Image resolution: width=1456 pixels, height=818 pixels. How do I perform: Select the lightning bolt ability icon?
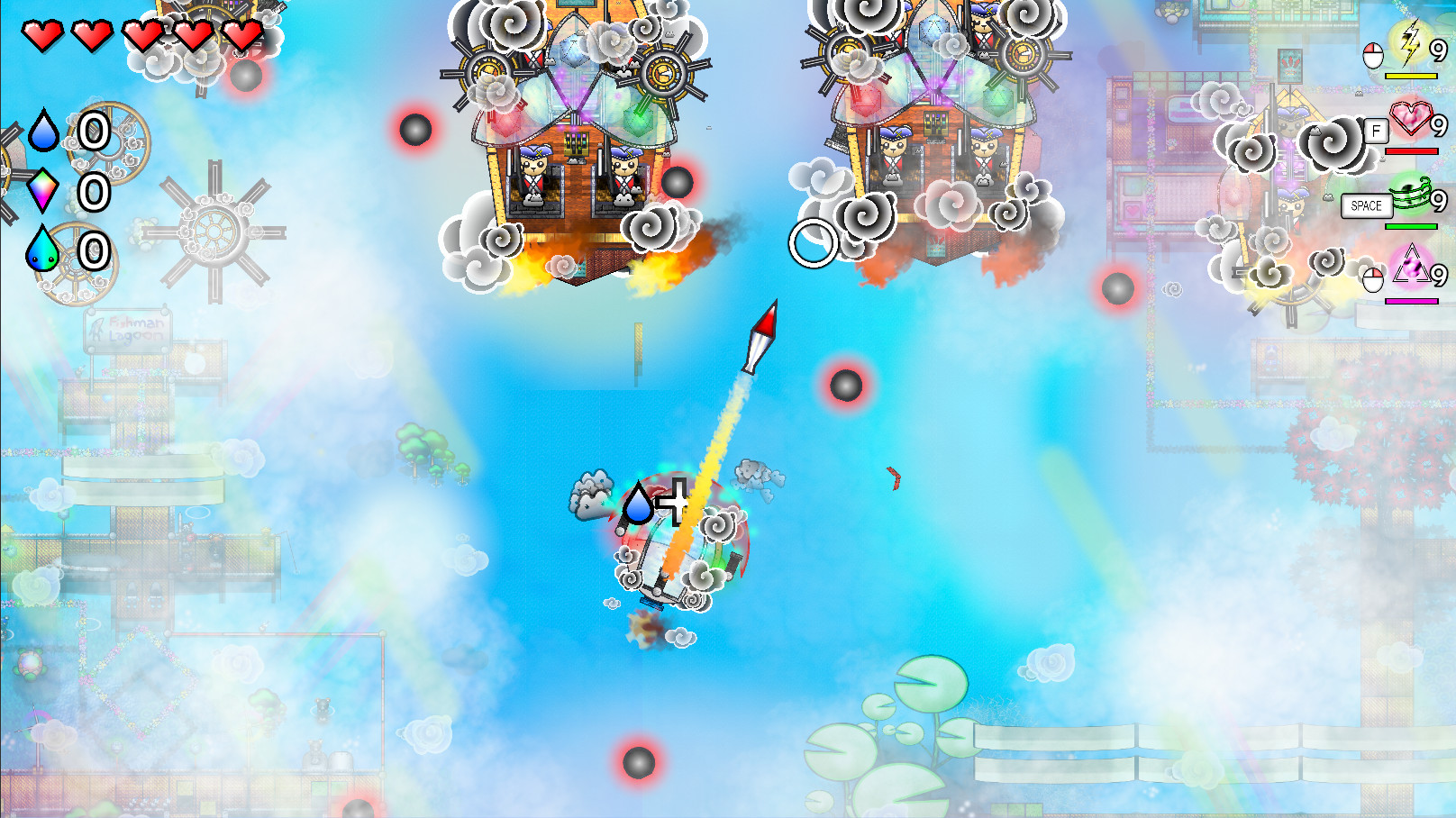[1410, 41]
